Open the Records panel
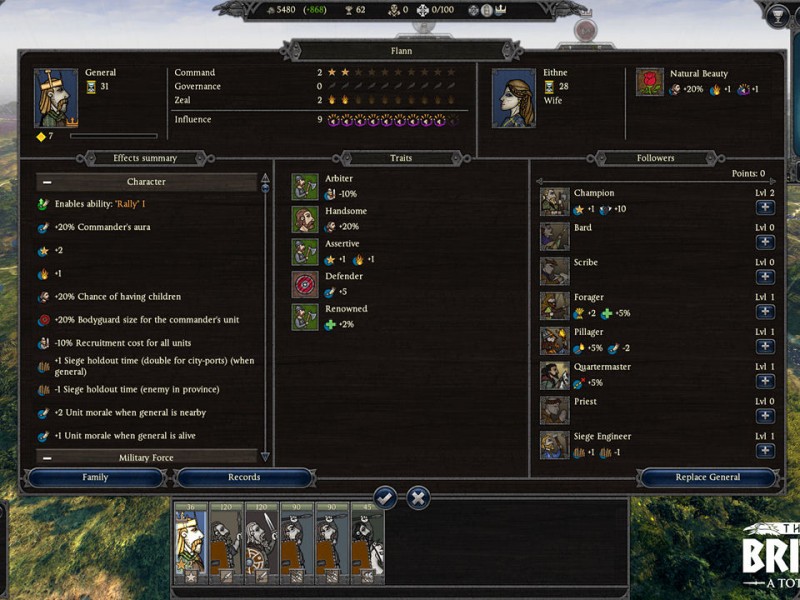 244,478
